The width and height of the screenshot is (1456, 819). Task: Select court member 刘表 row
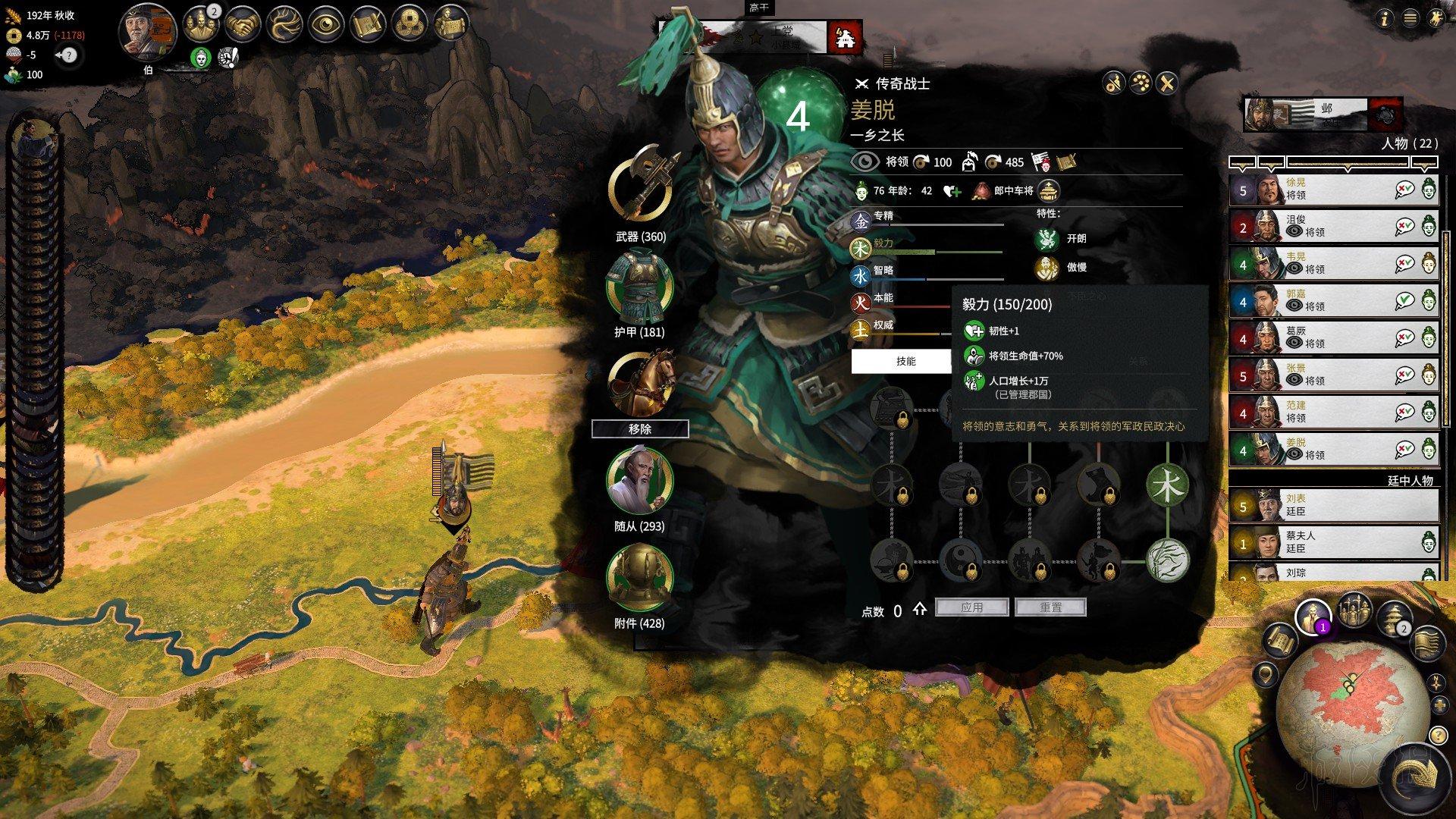(x=1332, y=505)
